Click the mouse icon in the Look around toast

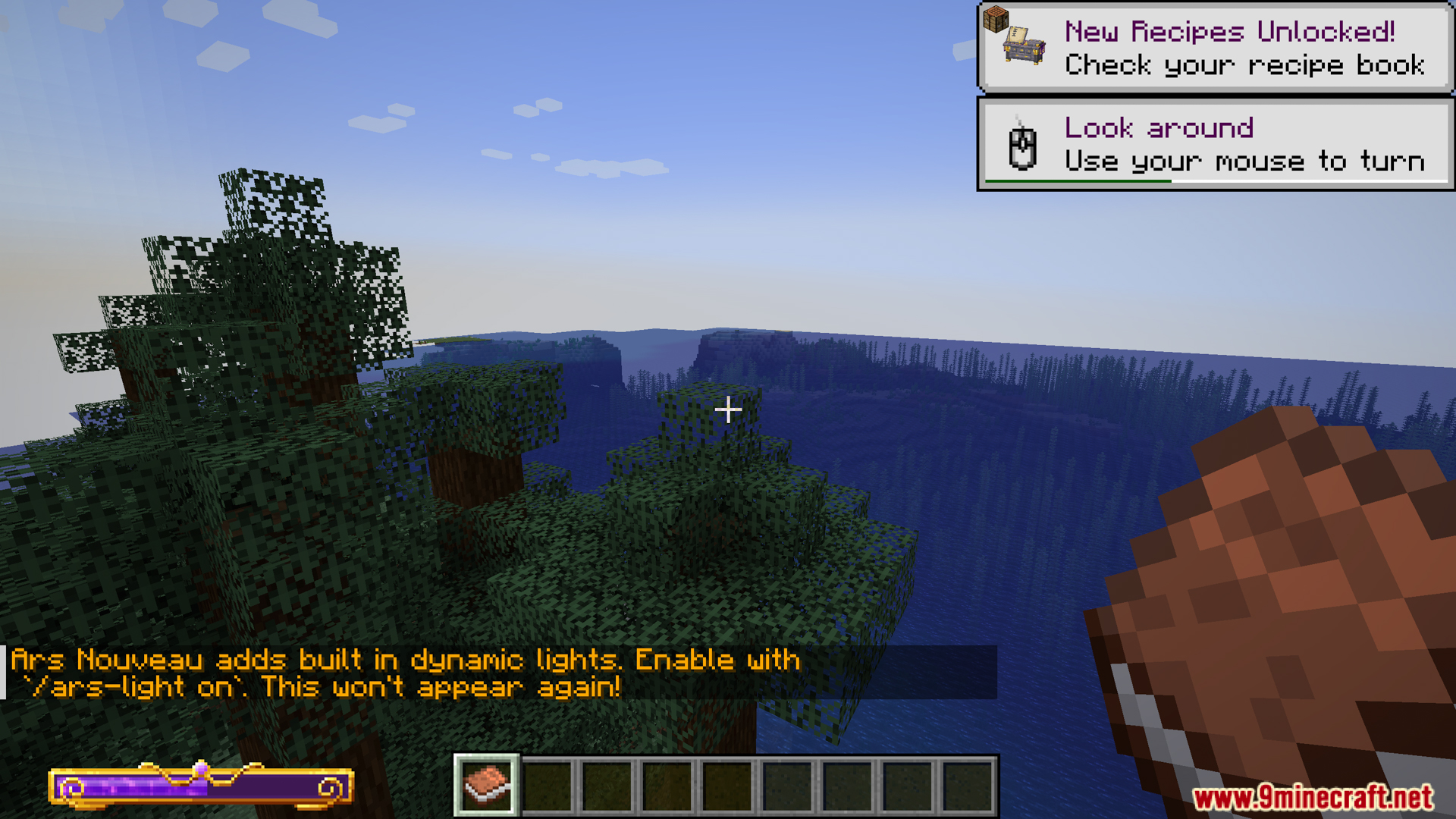(x=1024, y=144)
